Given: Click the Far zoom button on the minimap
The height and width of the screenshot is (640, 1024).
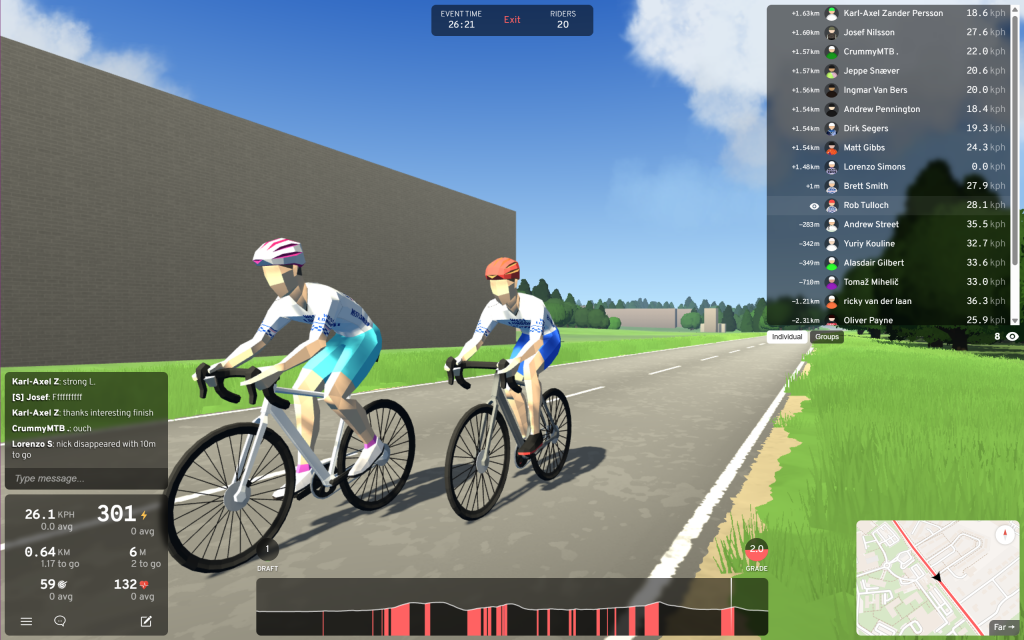Looking at the screenshot, I should pyautogui.click(x=1002, y=628).
